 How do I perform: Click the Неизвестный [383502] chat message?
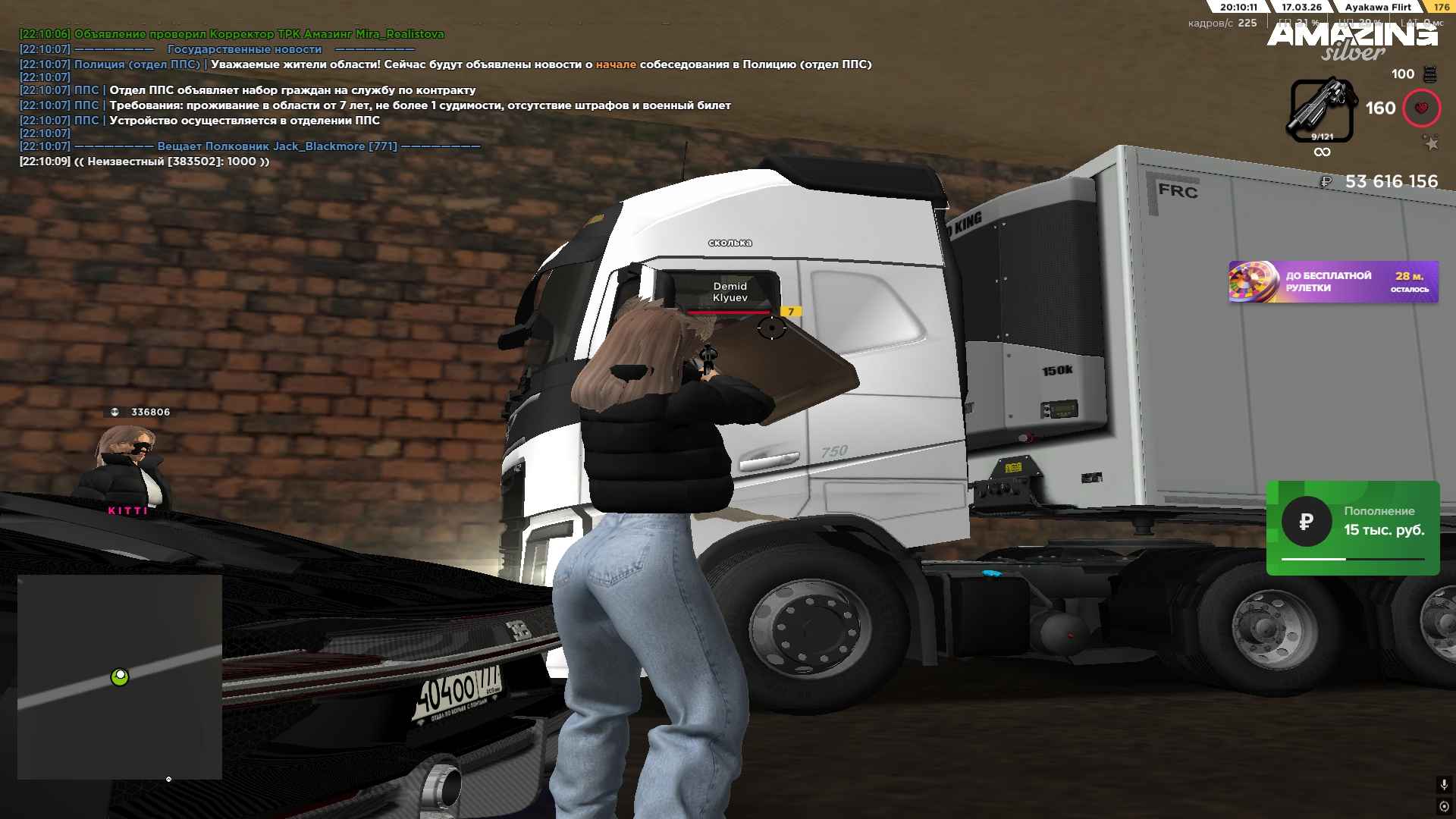[x=144, y=162]
